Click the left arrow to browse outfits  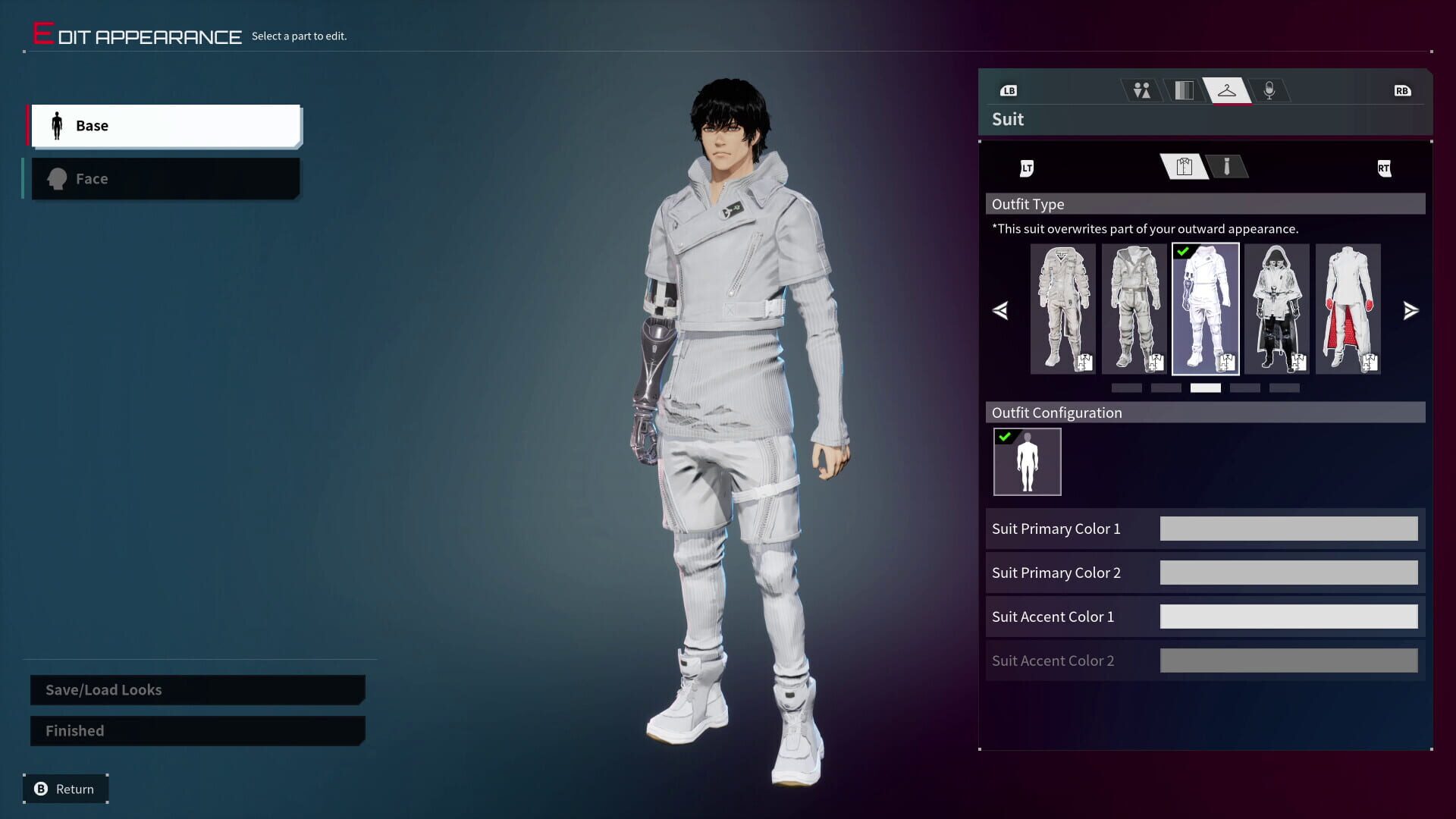[1001, 310]
